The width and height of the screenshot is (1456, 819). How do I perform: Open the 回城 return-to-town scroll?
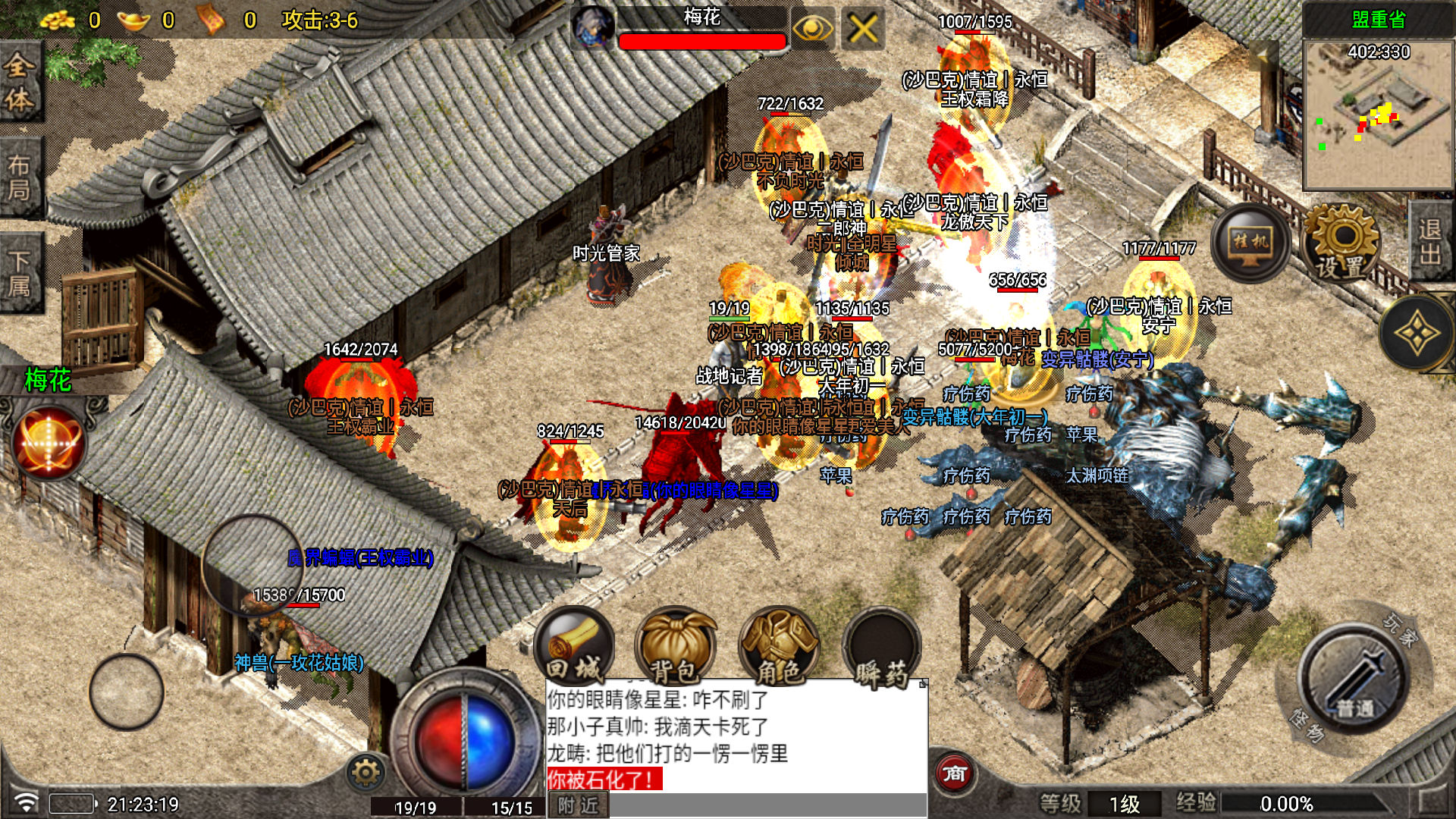tap(574, 648)
